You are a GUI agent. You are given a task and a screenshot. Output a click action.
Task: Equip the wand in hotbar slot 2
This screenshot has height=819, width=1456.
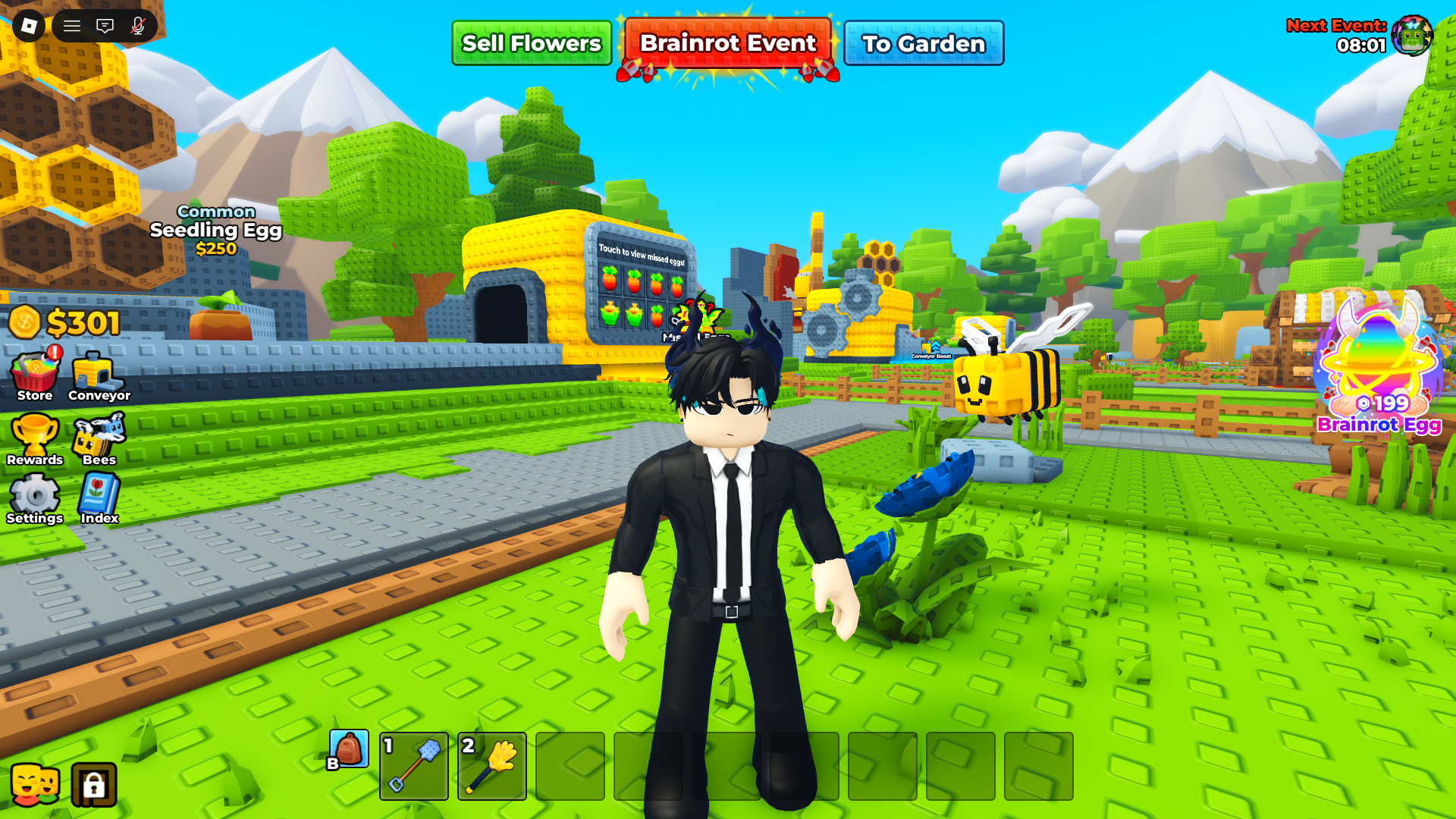pos(492,765)
